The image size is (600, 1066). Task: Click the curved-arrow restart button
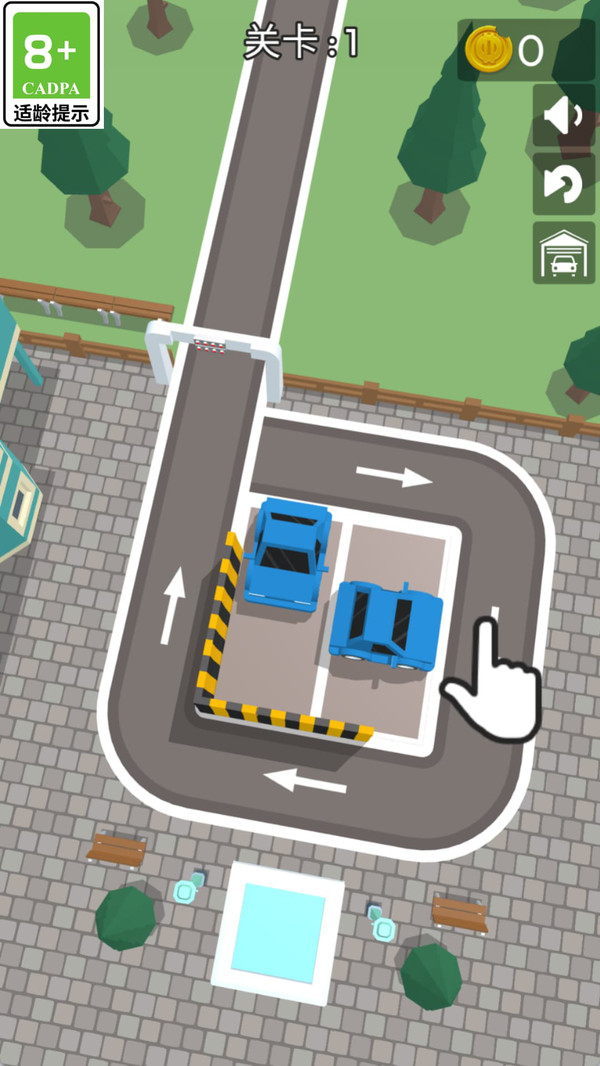click(563, 184)
